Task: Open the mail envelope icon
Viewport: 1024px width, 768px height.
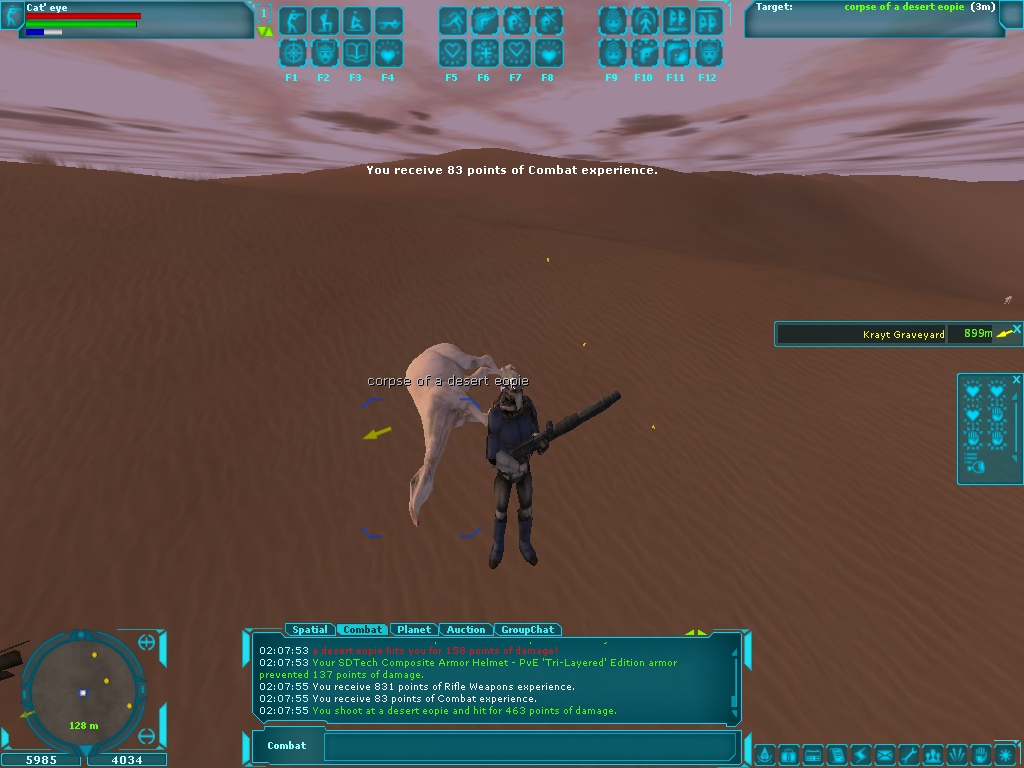Action: tap(885, 754)
